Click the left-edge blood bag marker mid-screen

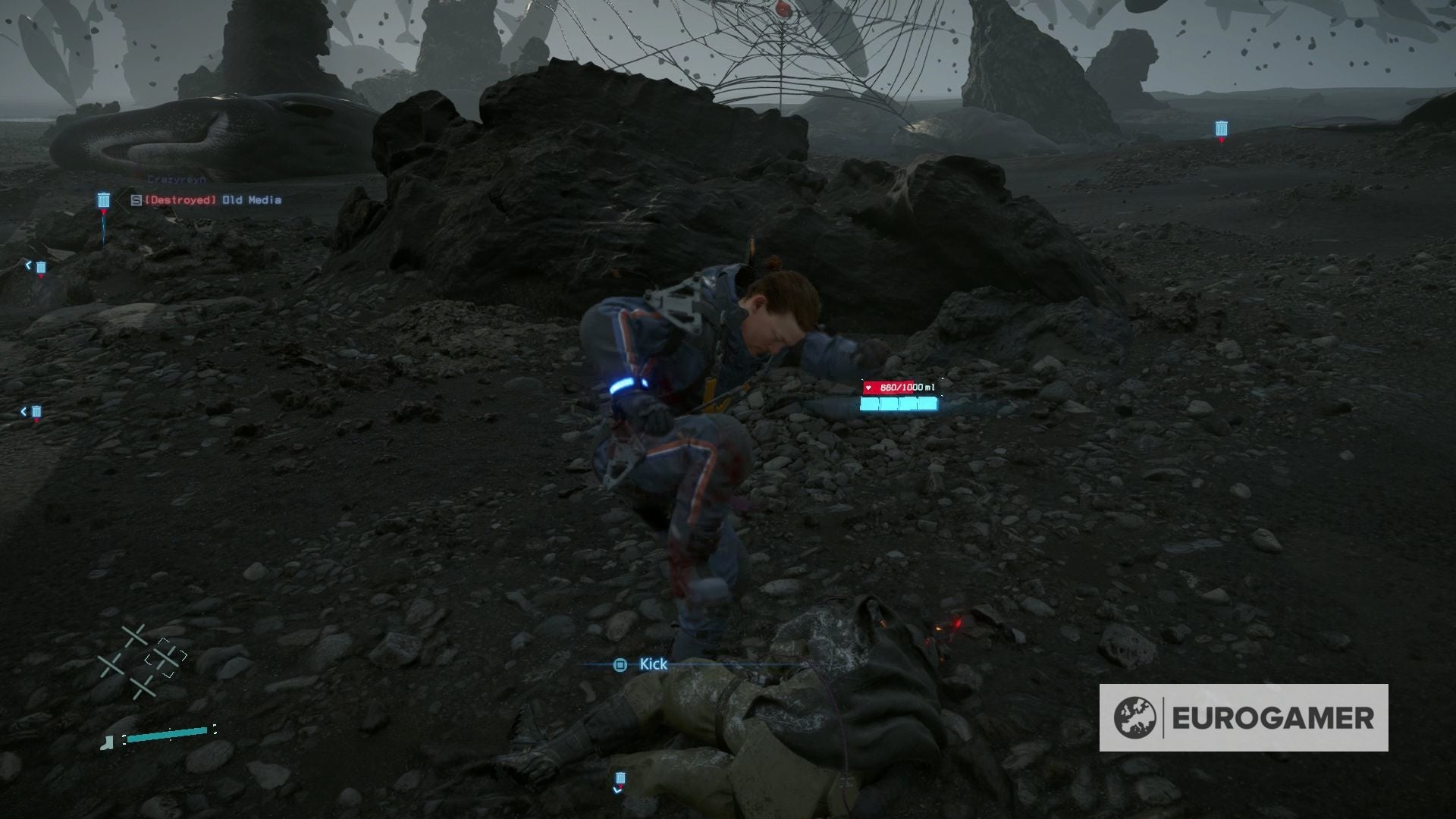pos(40,267)
